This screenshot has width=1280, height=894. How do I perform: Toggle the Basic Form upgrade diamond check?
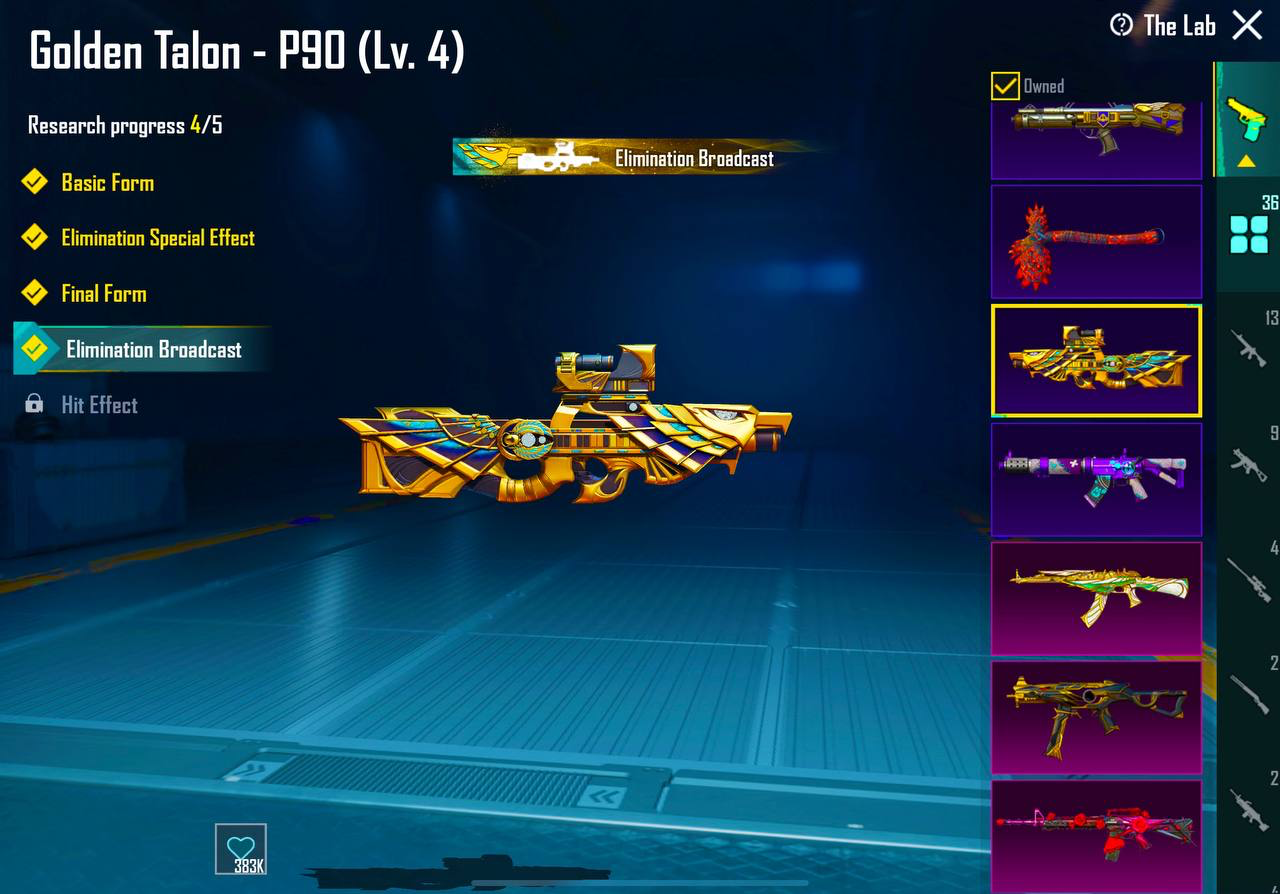[33, 182]
